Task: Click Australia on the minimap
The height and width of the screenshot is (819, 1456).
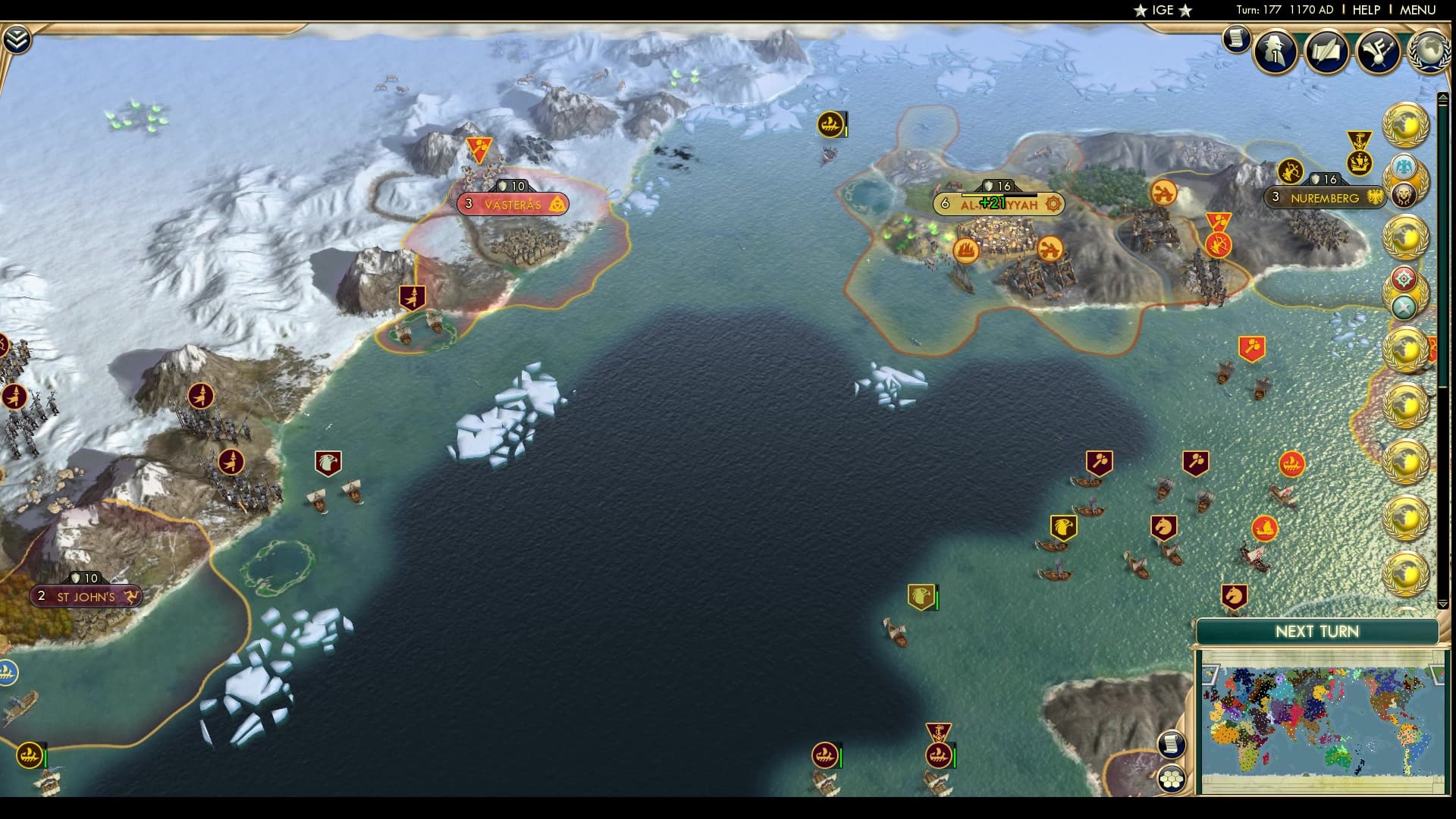Action: click(1338, 758)
